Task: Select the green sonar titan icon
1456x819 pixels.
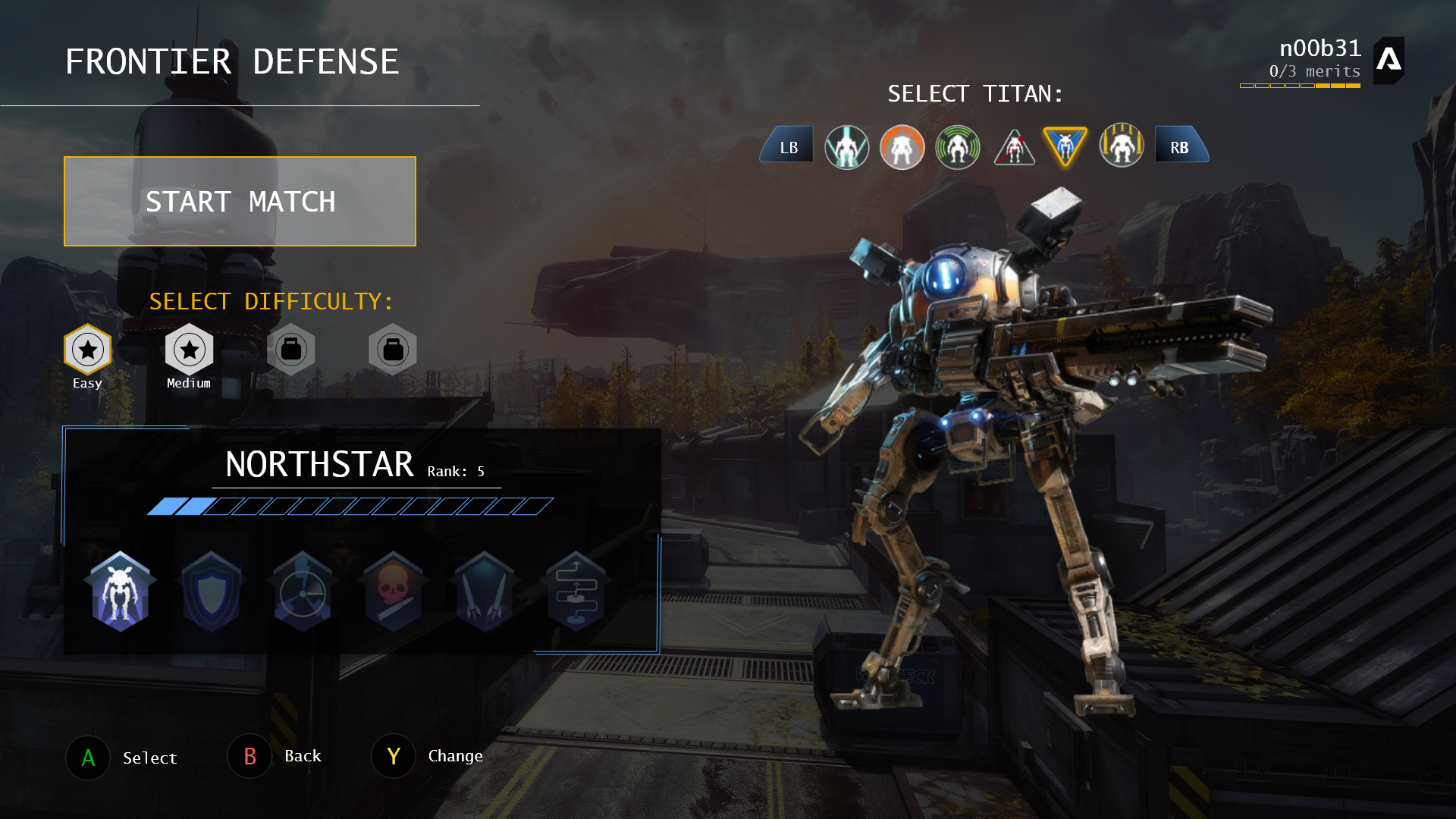Action: [x=957, y=147]
